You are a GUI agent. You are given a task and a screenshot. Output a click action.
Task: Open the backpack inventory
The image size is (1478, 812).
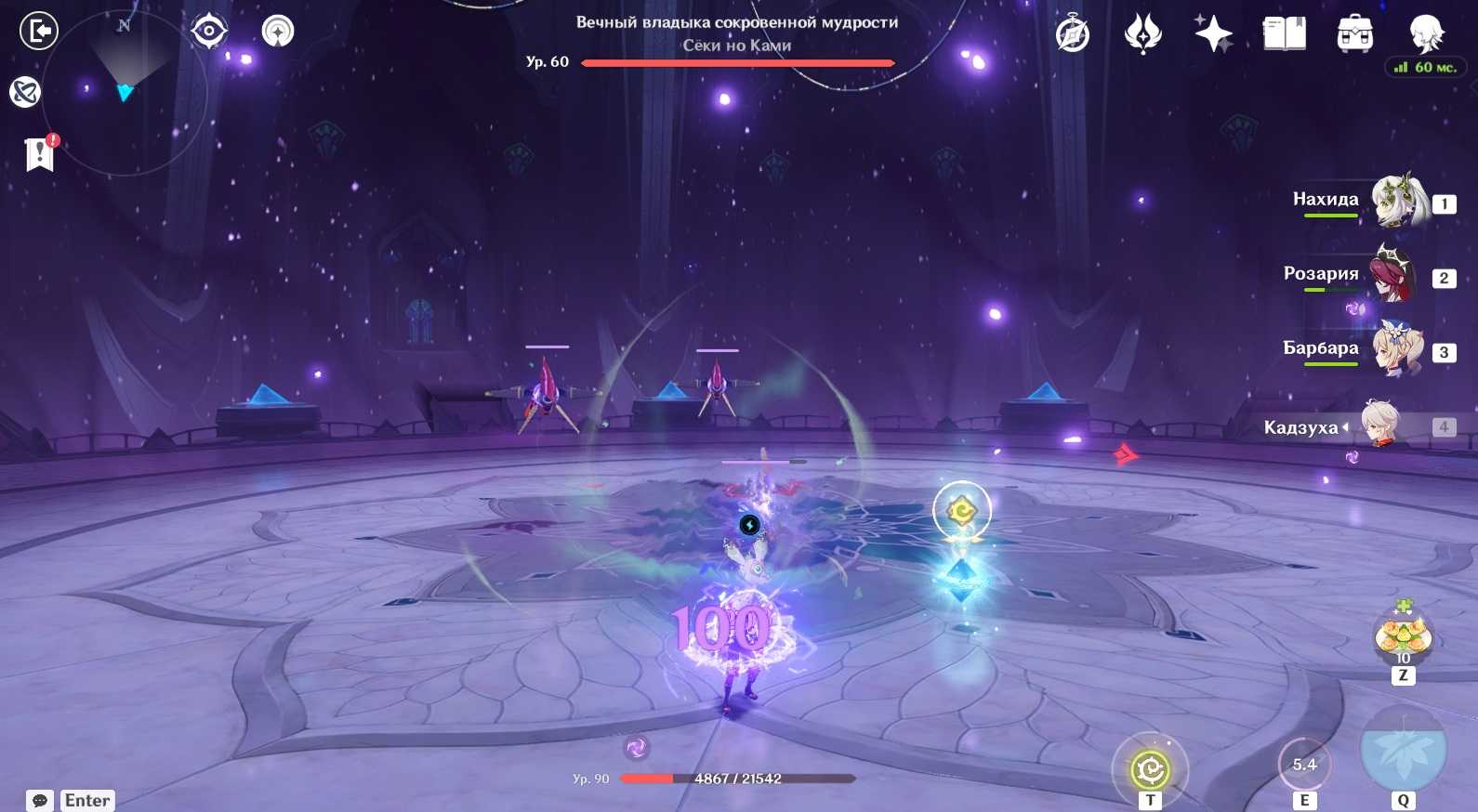1354,34
